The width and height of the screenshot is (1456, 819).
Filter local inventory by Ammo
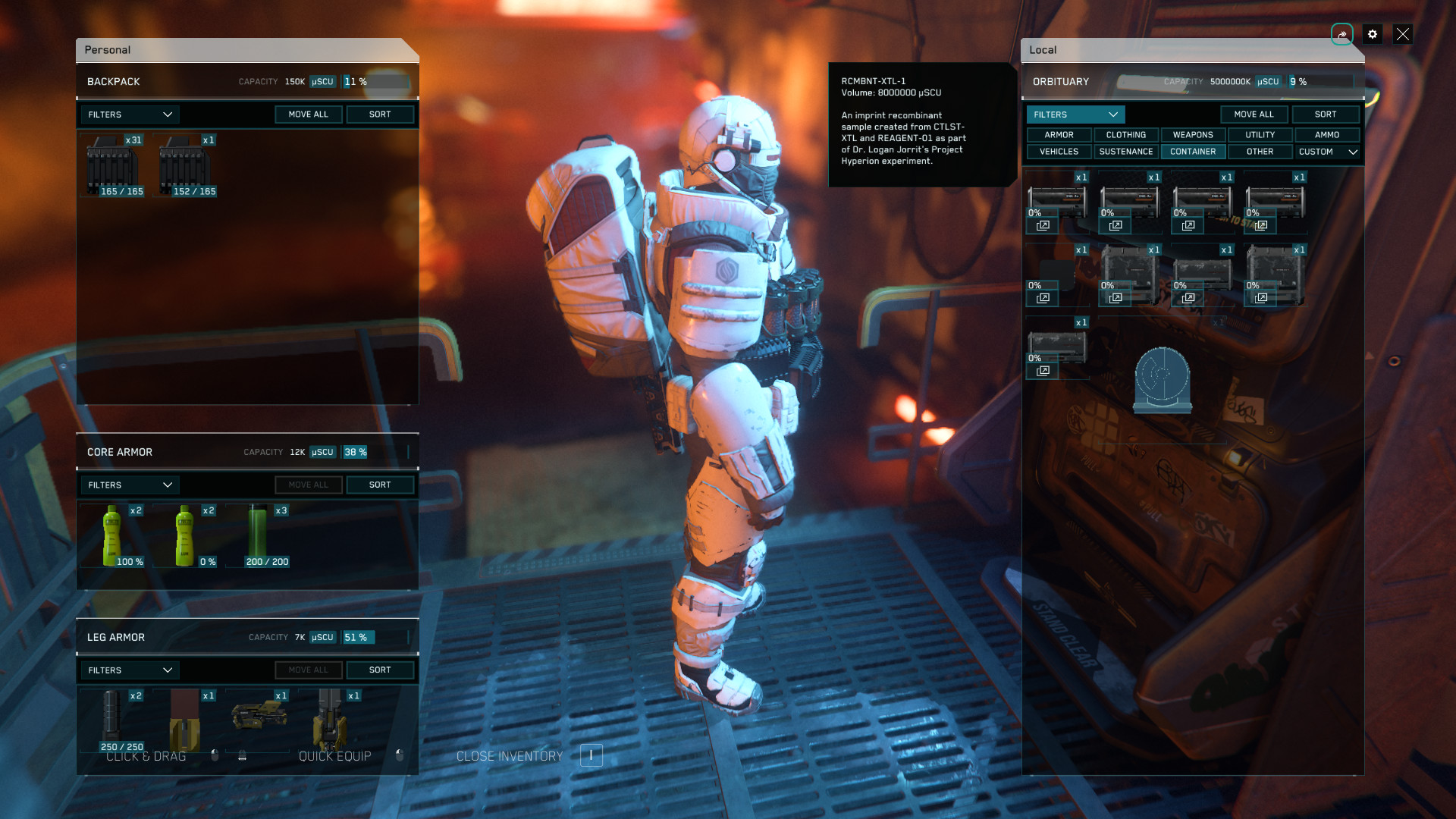1326,135
